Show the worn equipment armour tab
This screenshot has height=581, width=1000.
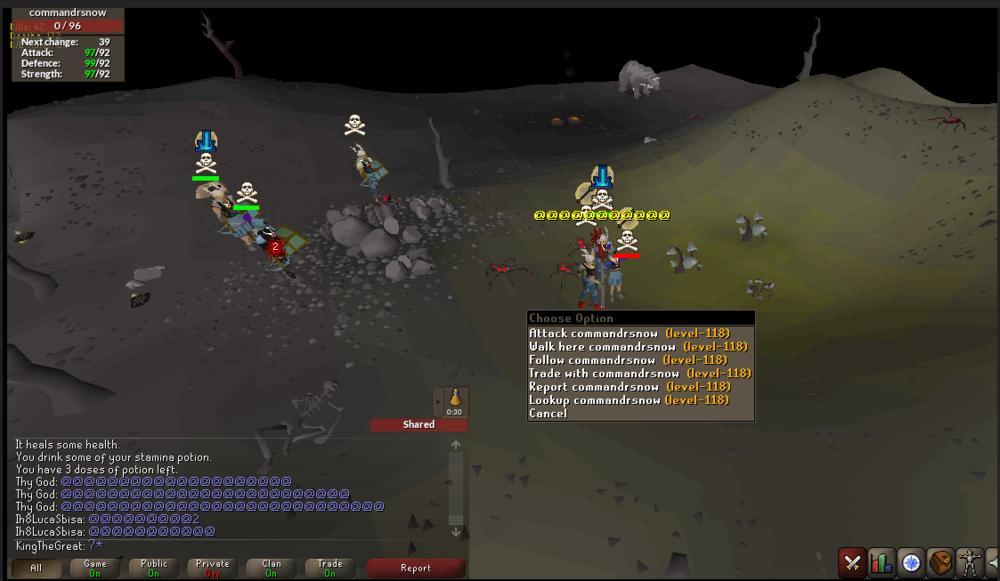click(968, 562)
